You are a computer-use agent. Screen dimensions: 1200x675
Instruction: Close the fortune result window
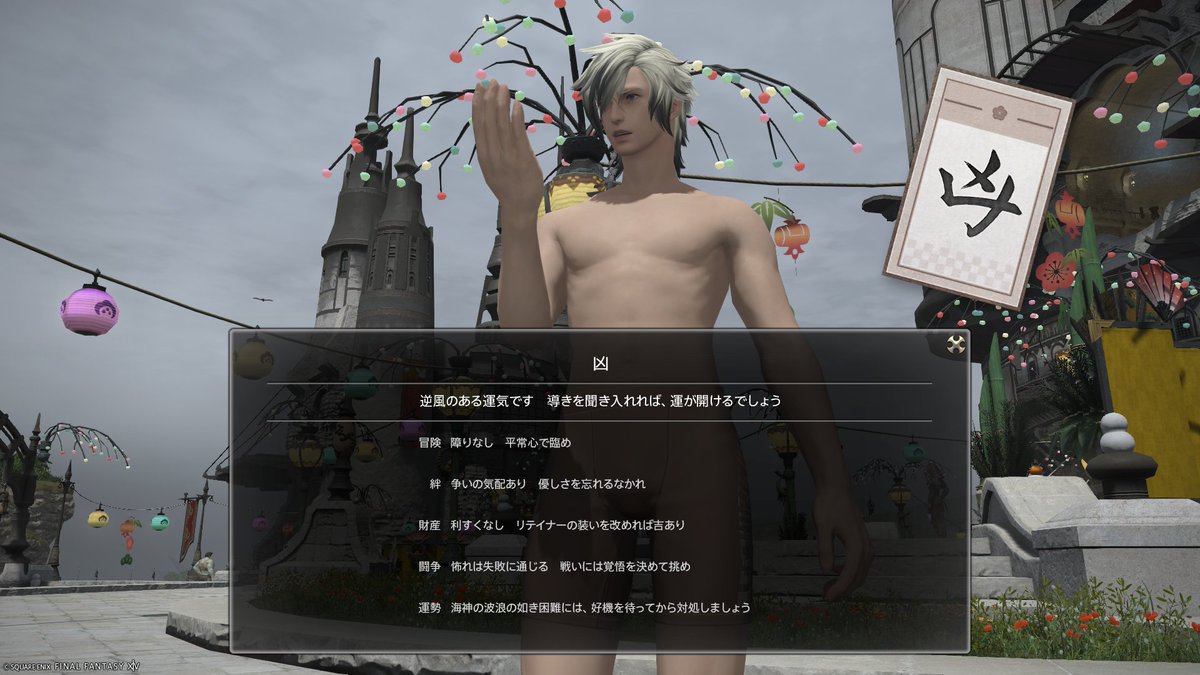click(x=955, y=345)
